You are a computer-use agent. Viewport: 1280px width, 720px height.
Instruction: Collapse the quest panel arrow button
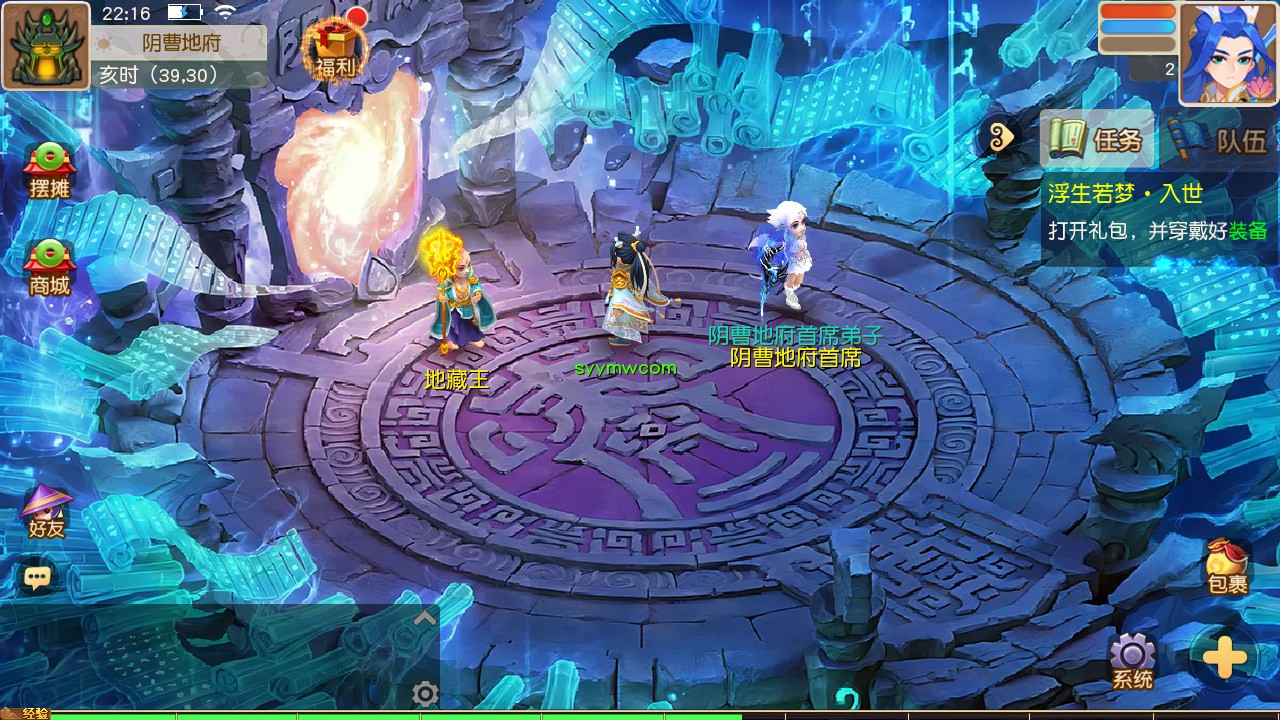(x=1001, y=137)
